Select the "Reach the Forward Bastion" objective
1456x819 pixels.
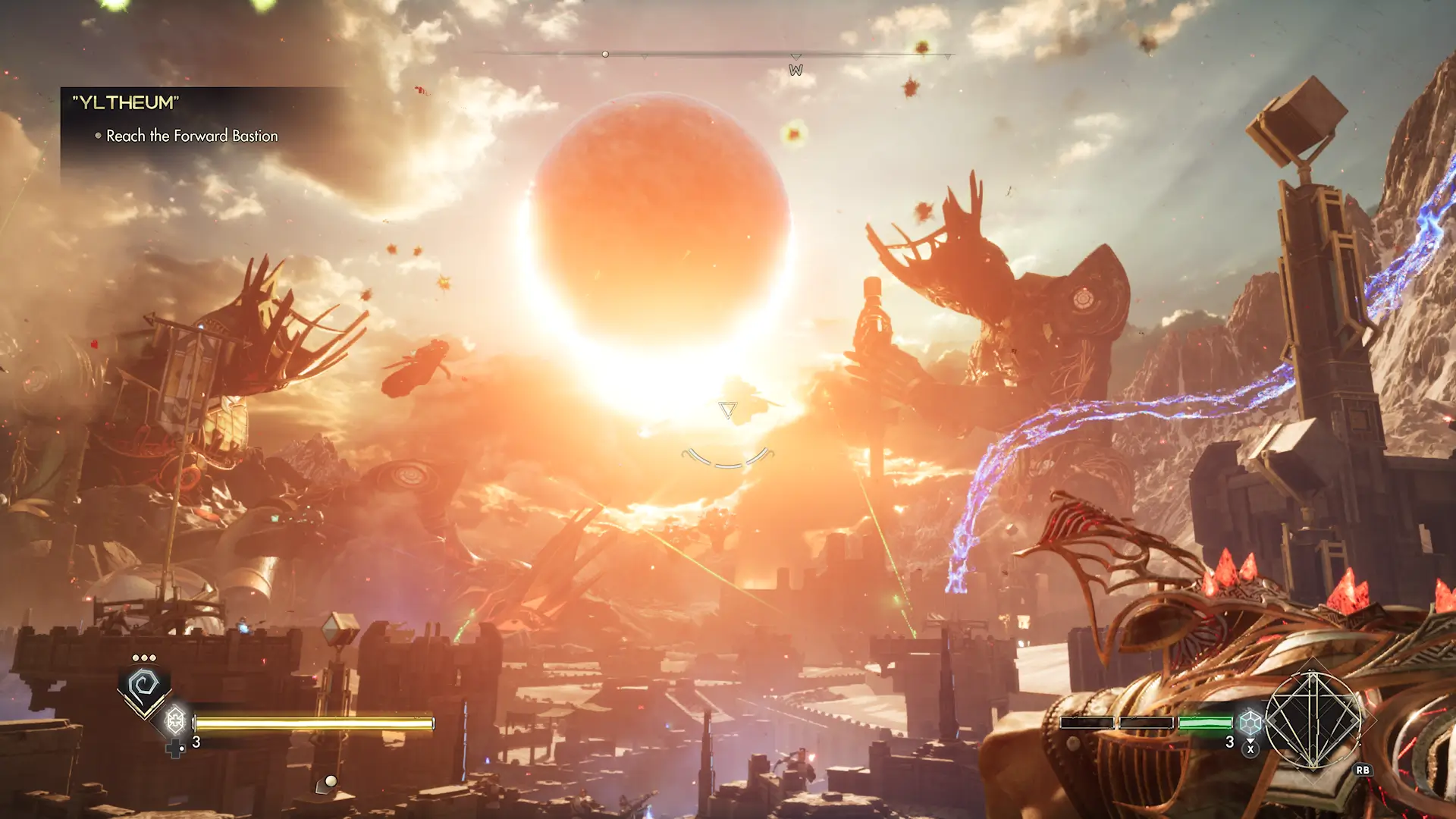click(x=192, y=136)
